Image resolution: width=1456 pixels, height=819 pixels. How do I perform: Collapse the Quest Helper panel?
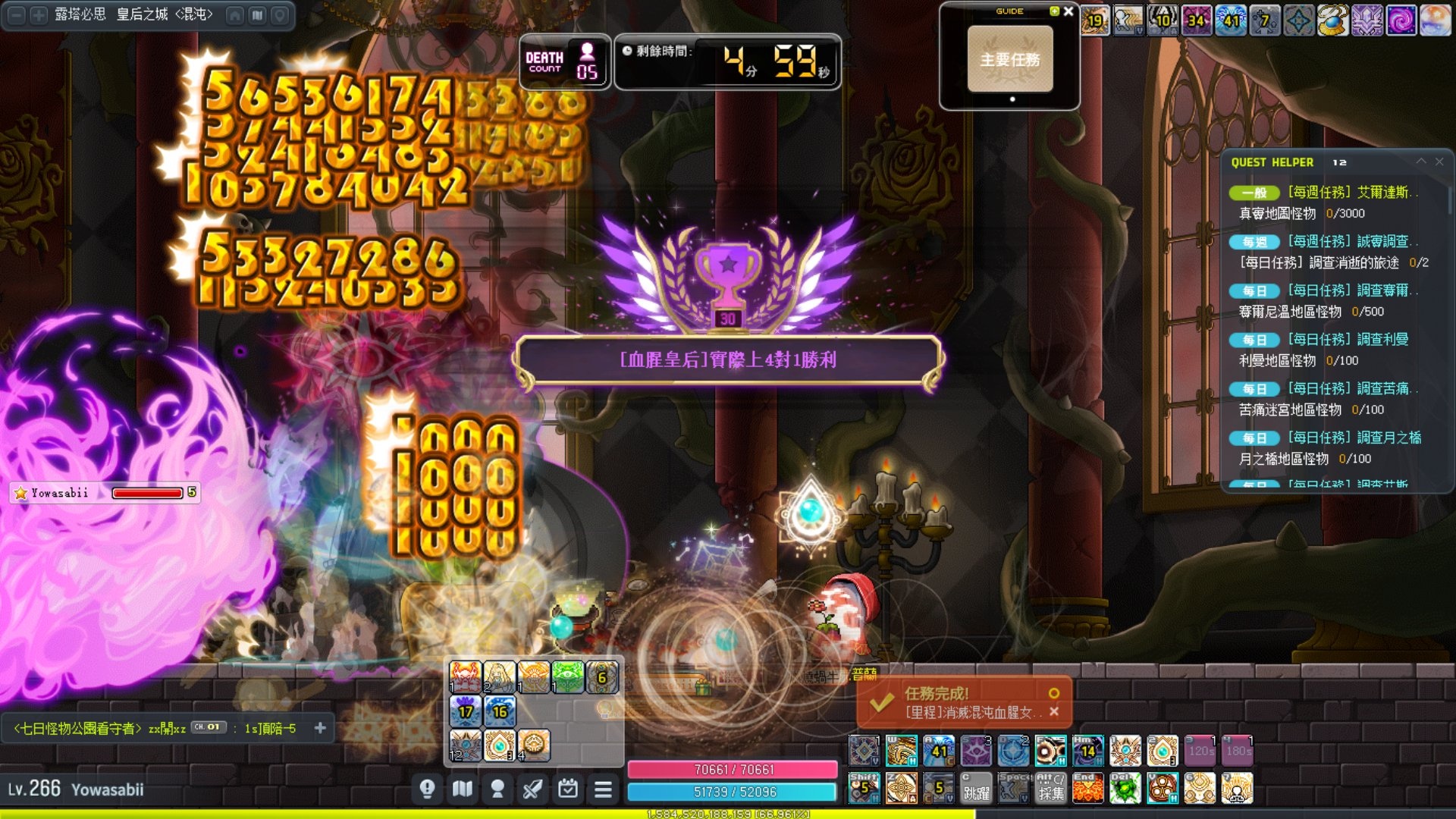pyautogui.click(x=1421, y=162)
